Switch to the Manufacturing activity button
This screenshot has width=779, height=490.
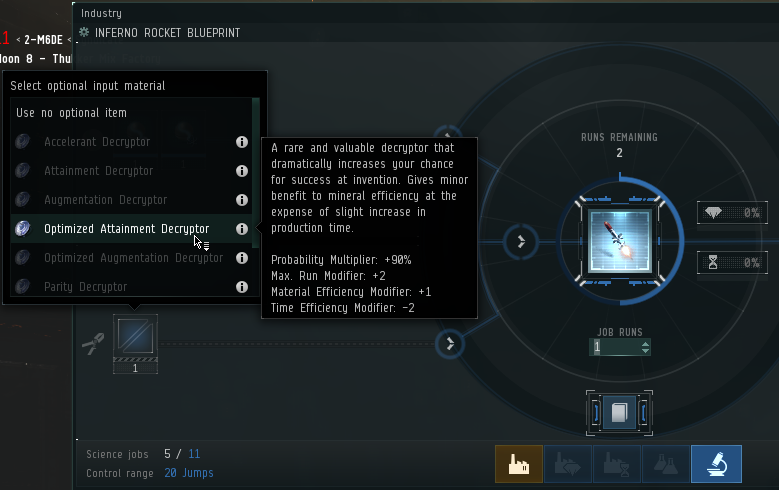pos(519,464)
